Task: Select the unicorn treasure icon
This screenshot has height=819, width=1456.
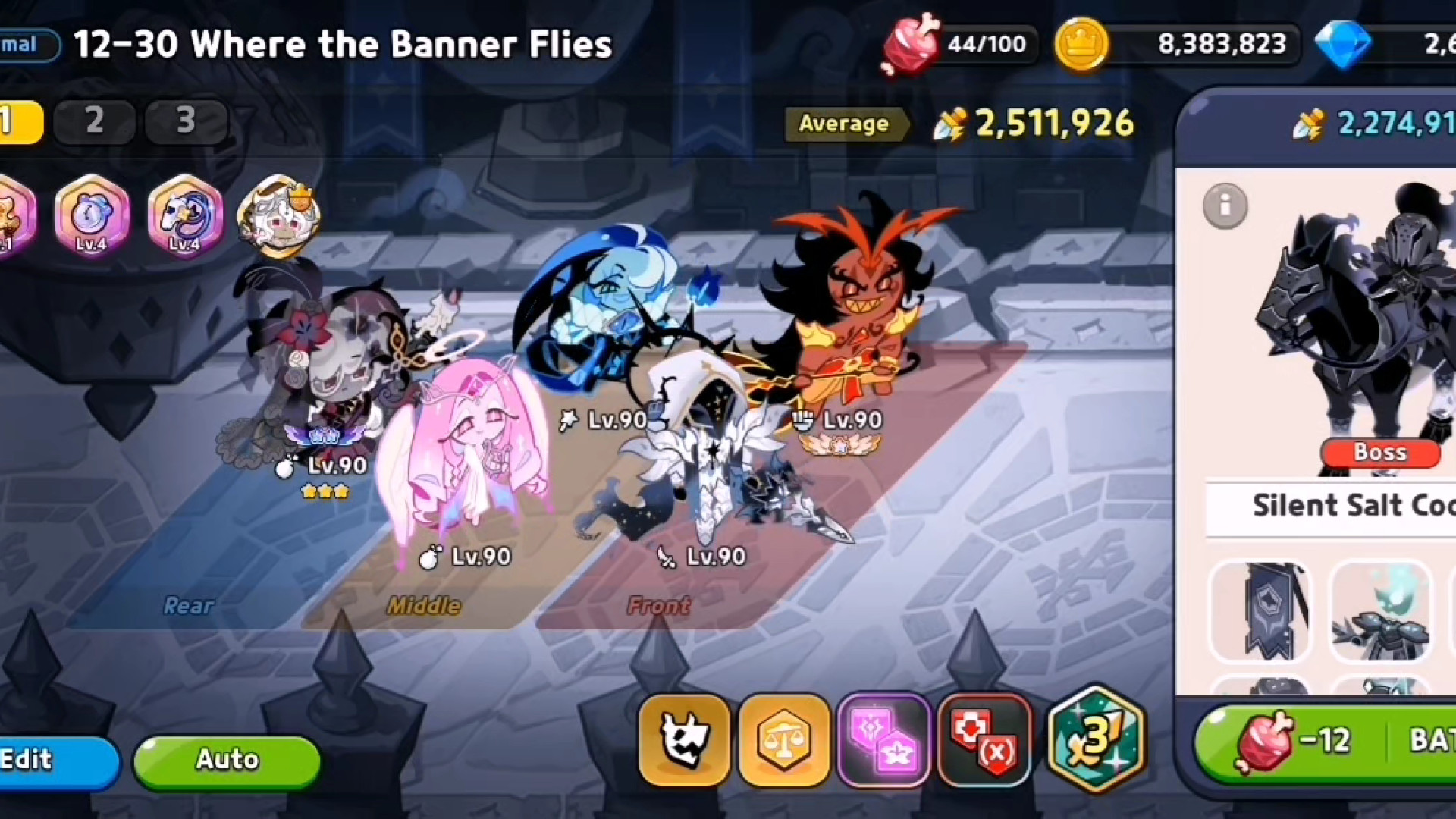Action: [185, 216]
